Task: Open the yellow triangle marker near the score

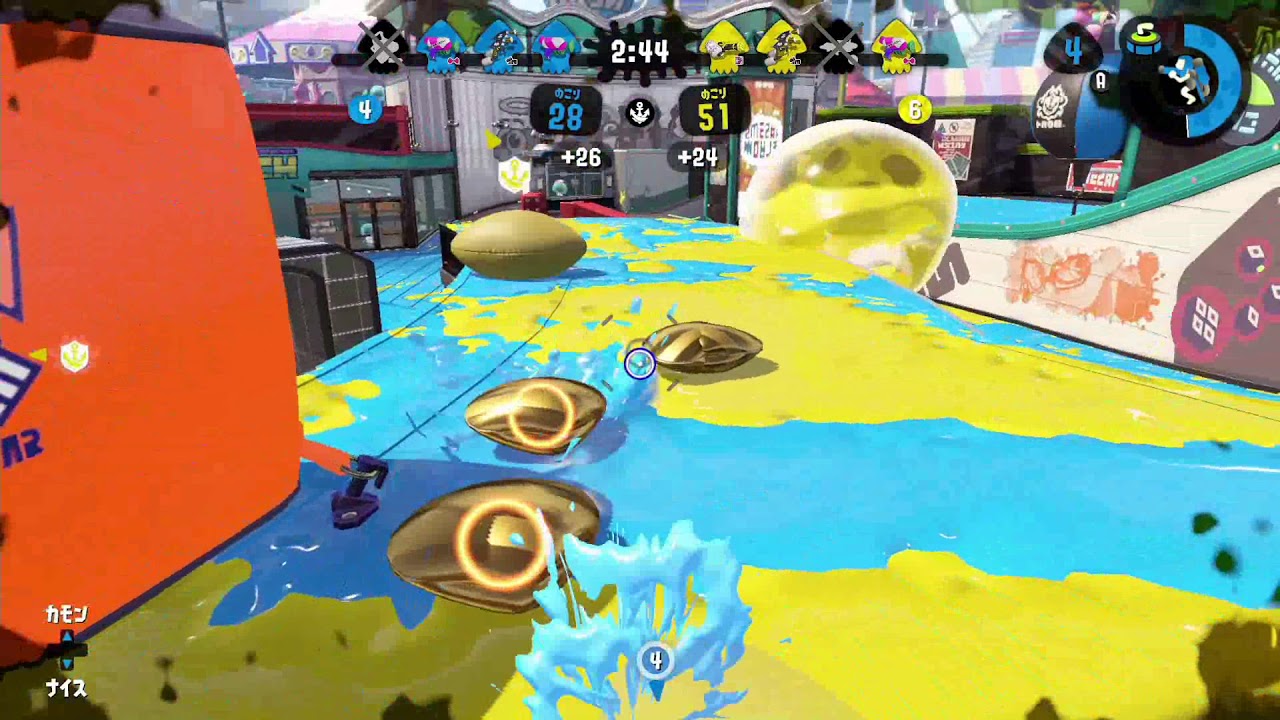Action: (492, 139)
